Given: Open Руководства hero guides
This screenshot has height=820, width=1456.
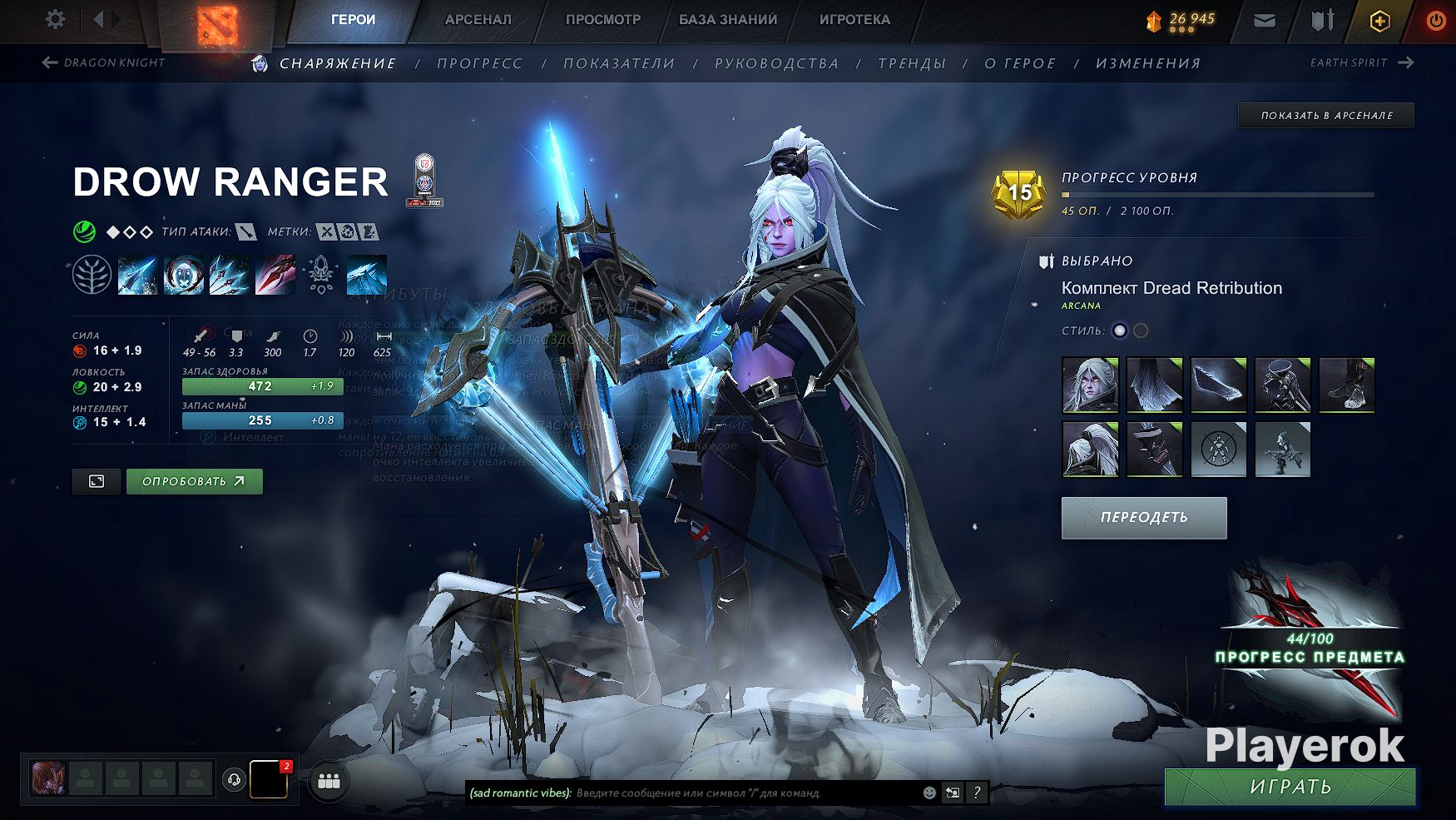Looking at the screenshot, I should pos(776,63).
